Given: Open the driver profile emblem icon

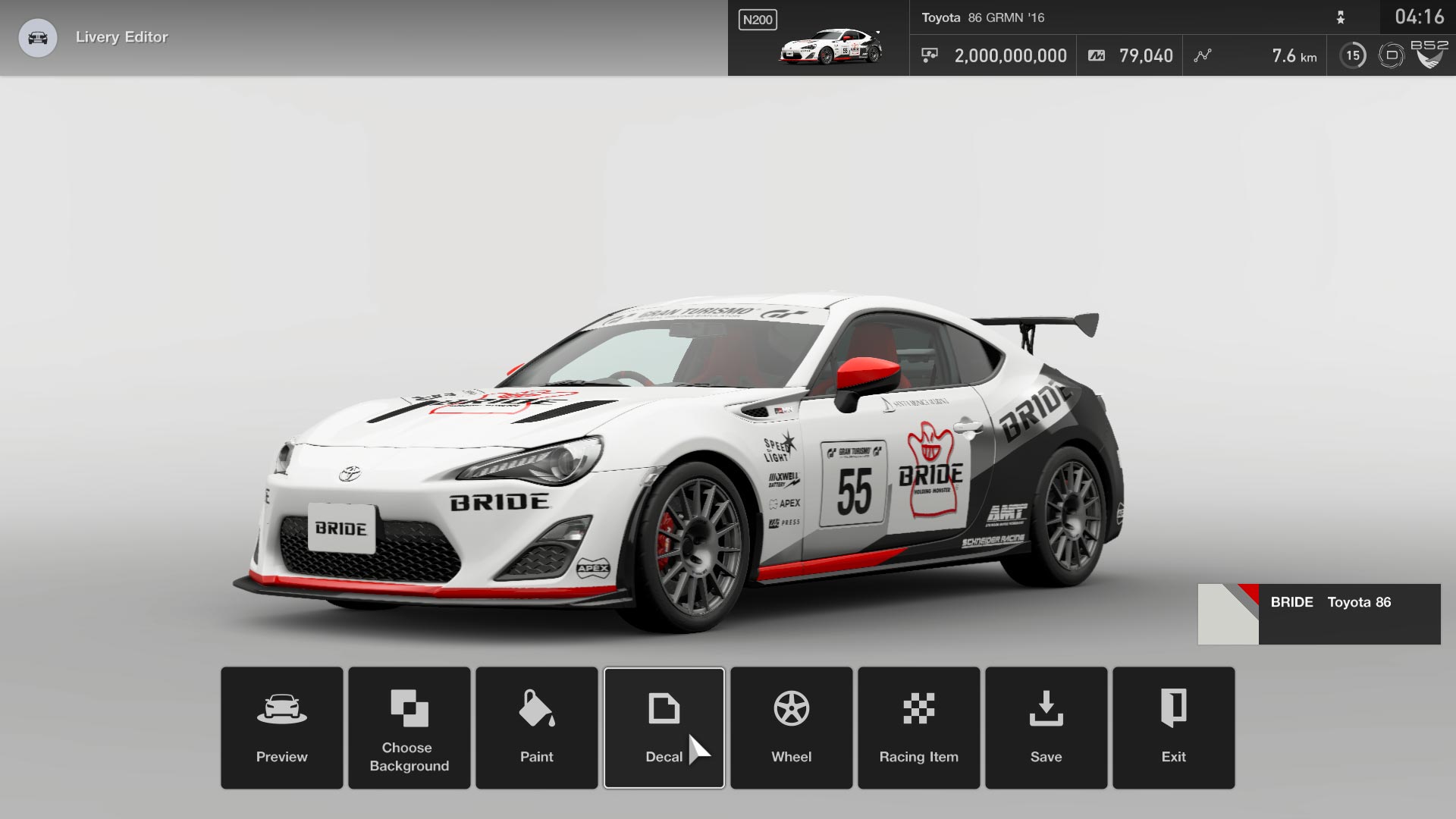Looking at the screenshot, I should pyautogui.click(x=1429, y=55).
